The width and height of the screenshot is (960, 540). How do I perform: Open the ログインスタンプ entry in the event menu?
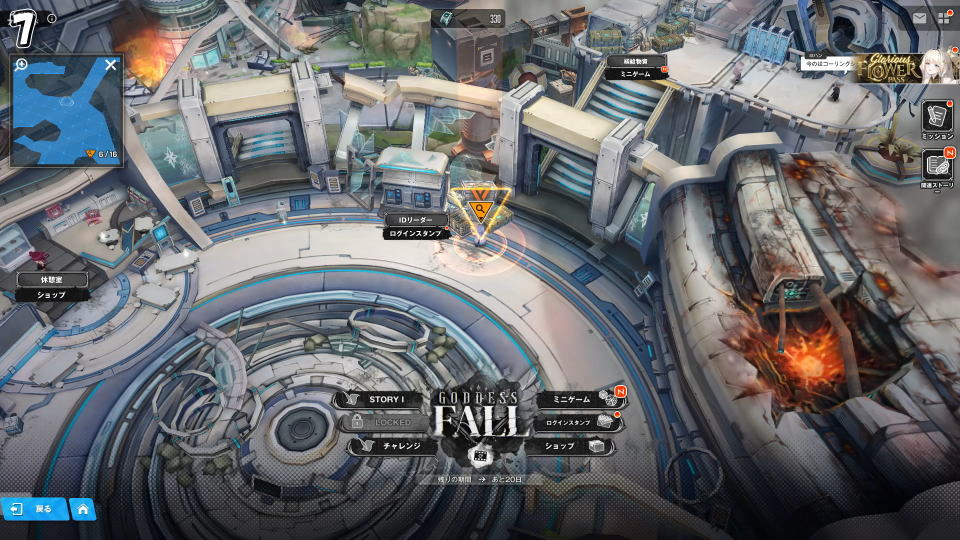click(575, 423)
